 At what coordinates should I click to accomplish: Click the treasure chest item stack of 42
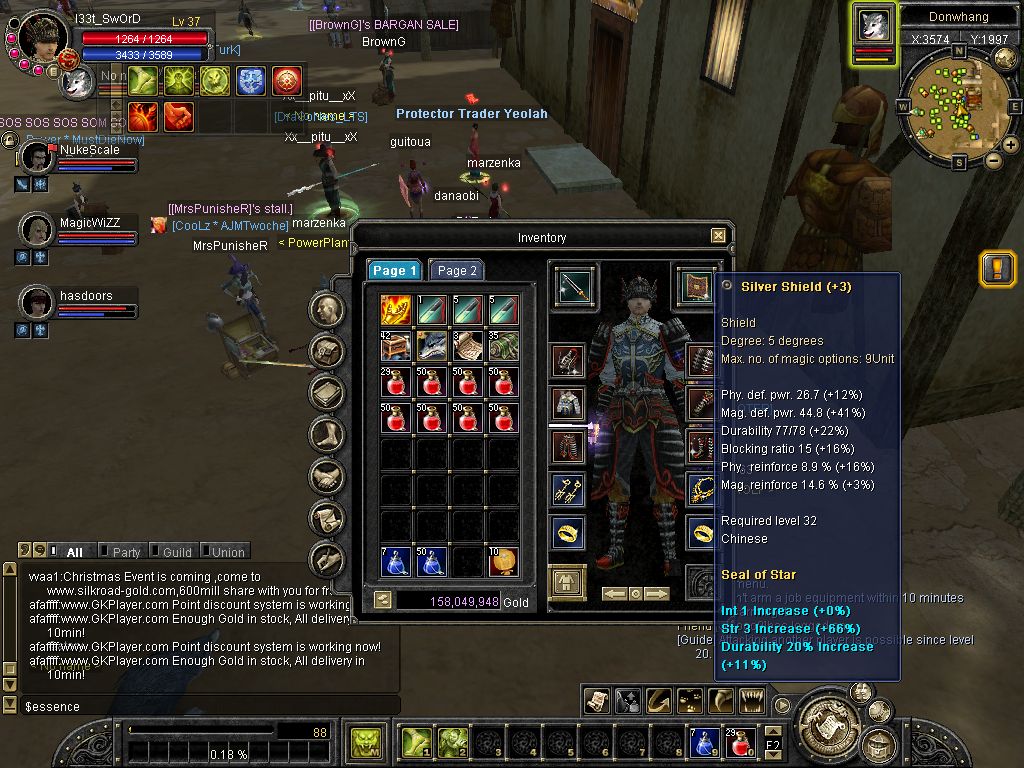tap(396, 346)
